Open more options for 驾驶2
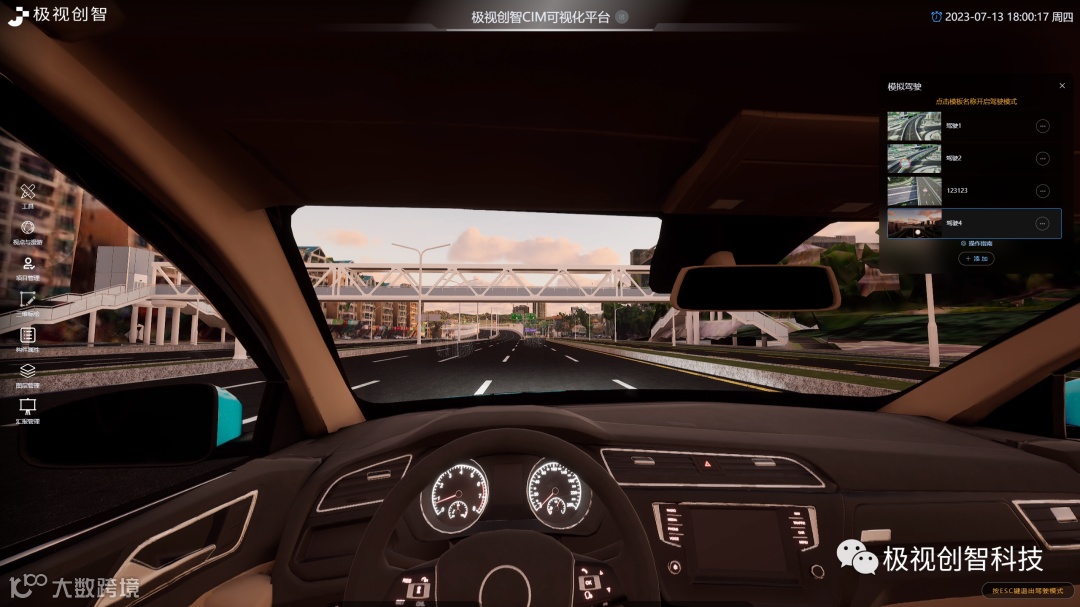 1042,158
